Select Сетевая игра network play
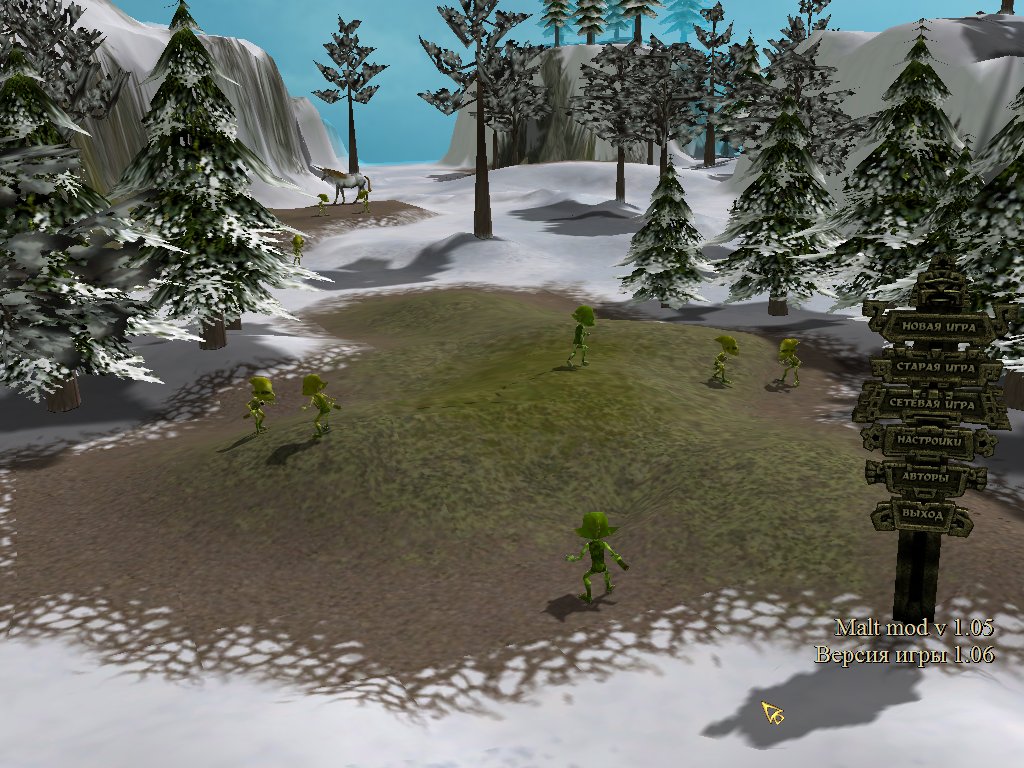Screen dimensions: 1024x768 (x=931, y=403)
